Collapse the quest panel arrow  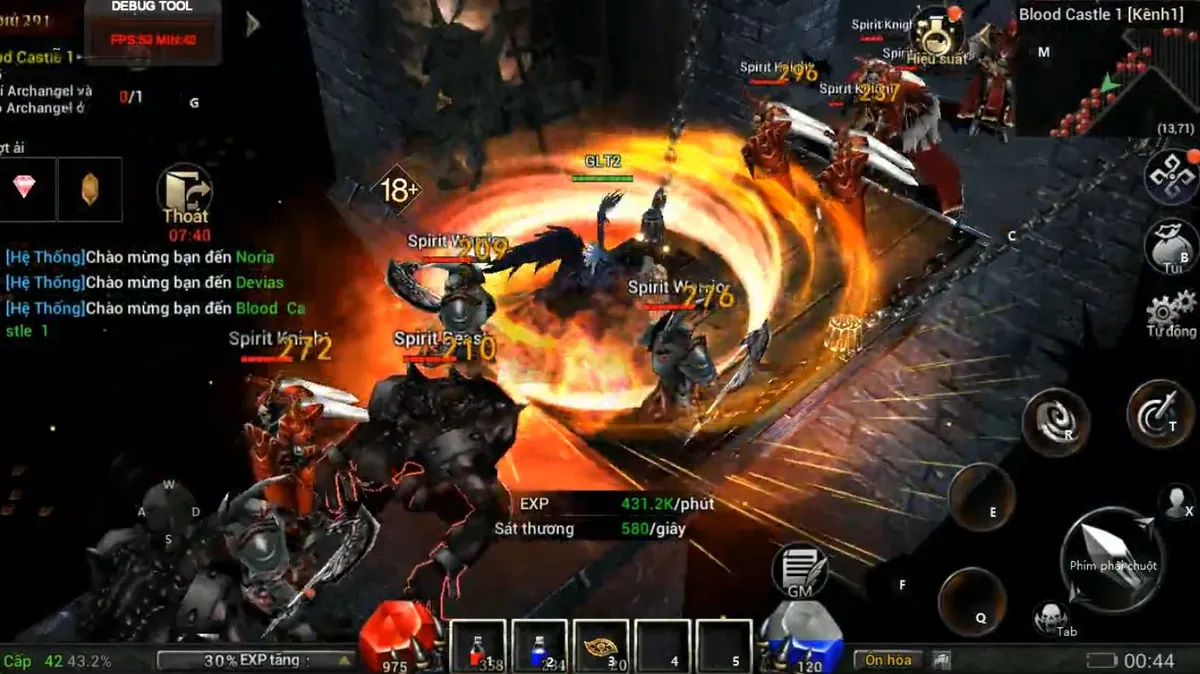253,24
